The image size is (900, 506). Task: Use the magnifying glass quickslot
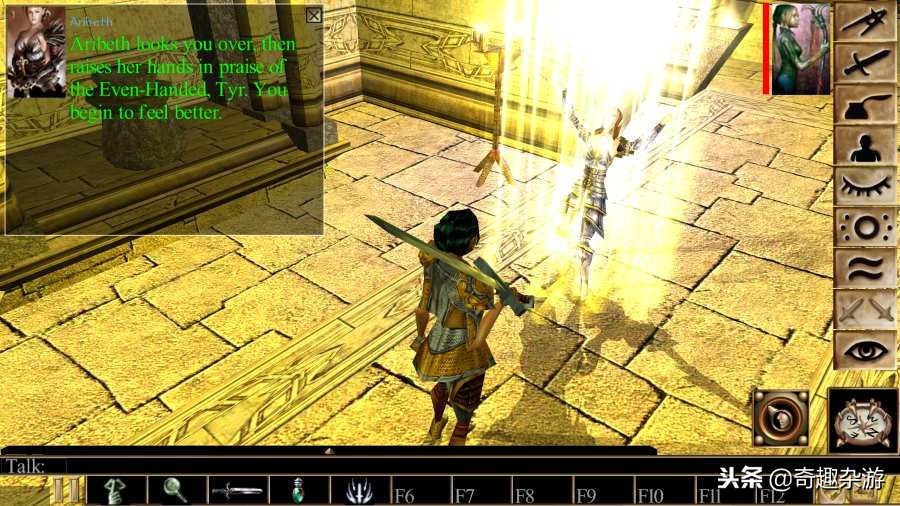(x=177, y=491)
